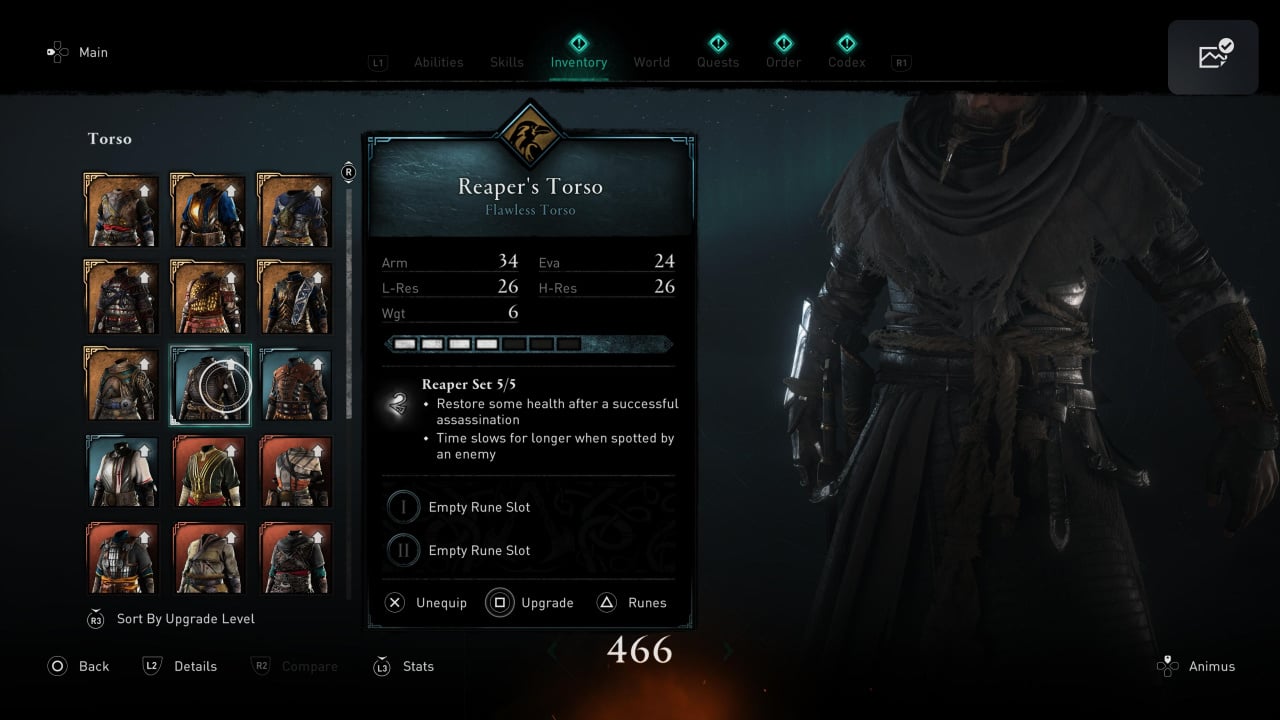The image size is (1280, 720).
Task: Select the green tunic with gold trim
Action: coord(208,471)
